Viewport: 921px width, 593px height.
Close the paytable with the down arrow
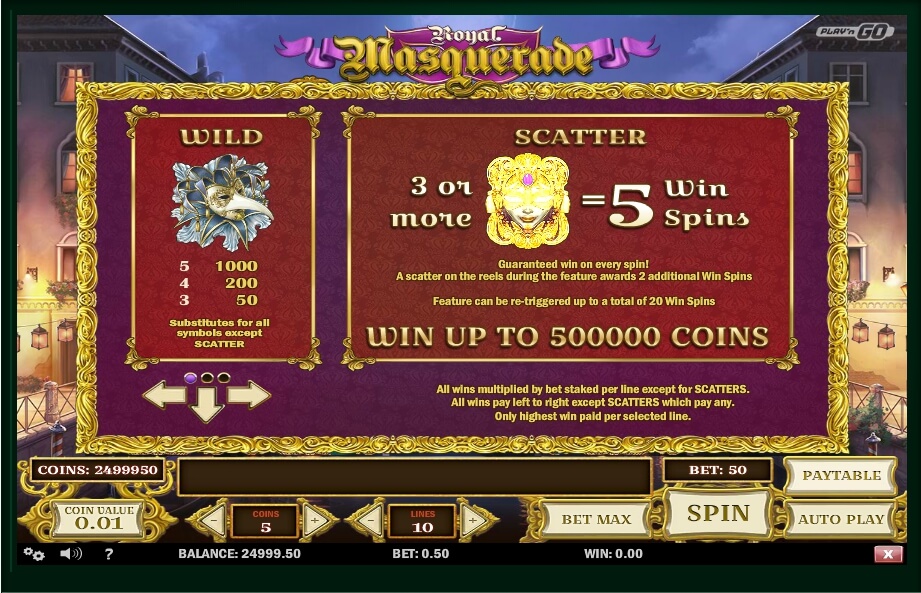(207, 404)
